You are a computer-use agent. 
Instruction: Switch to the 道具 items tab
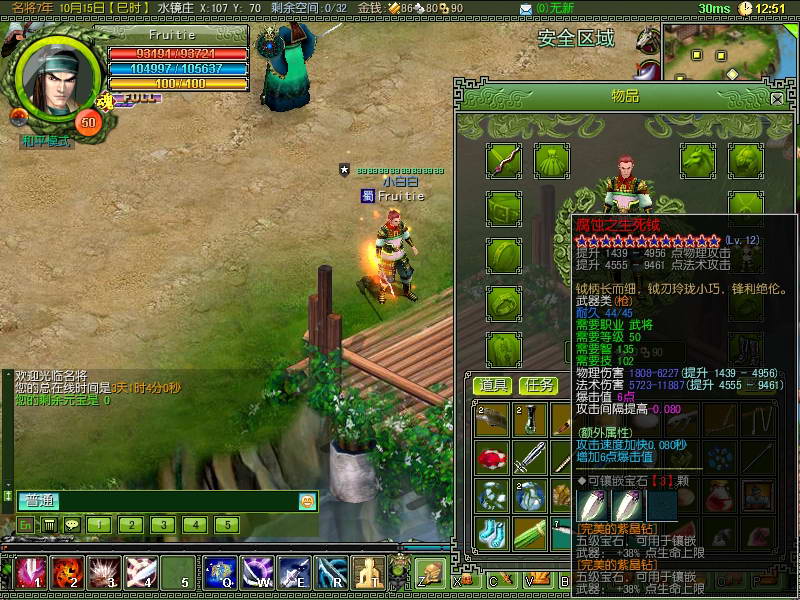[x=492, y=385]
